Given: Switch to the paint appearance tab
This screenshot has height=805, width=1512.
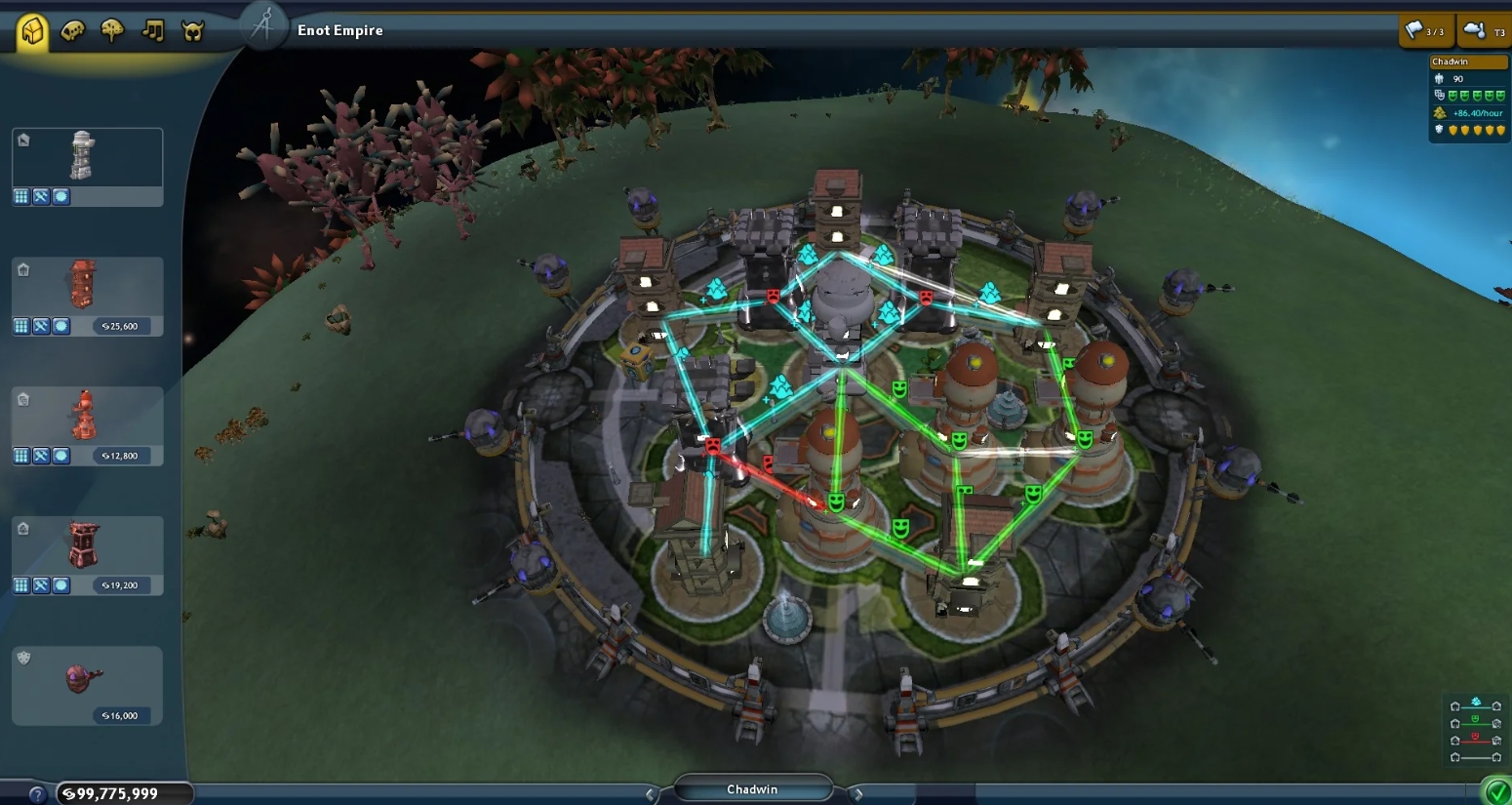Looking at the screenshot, I should (72, 30).
